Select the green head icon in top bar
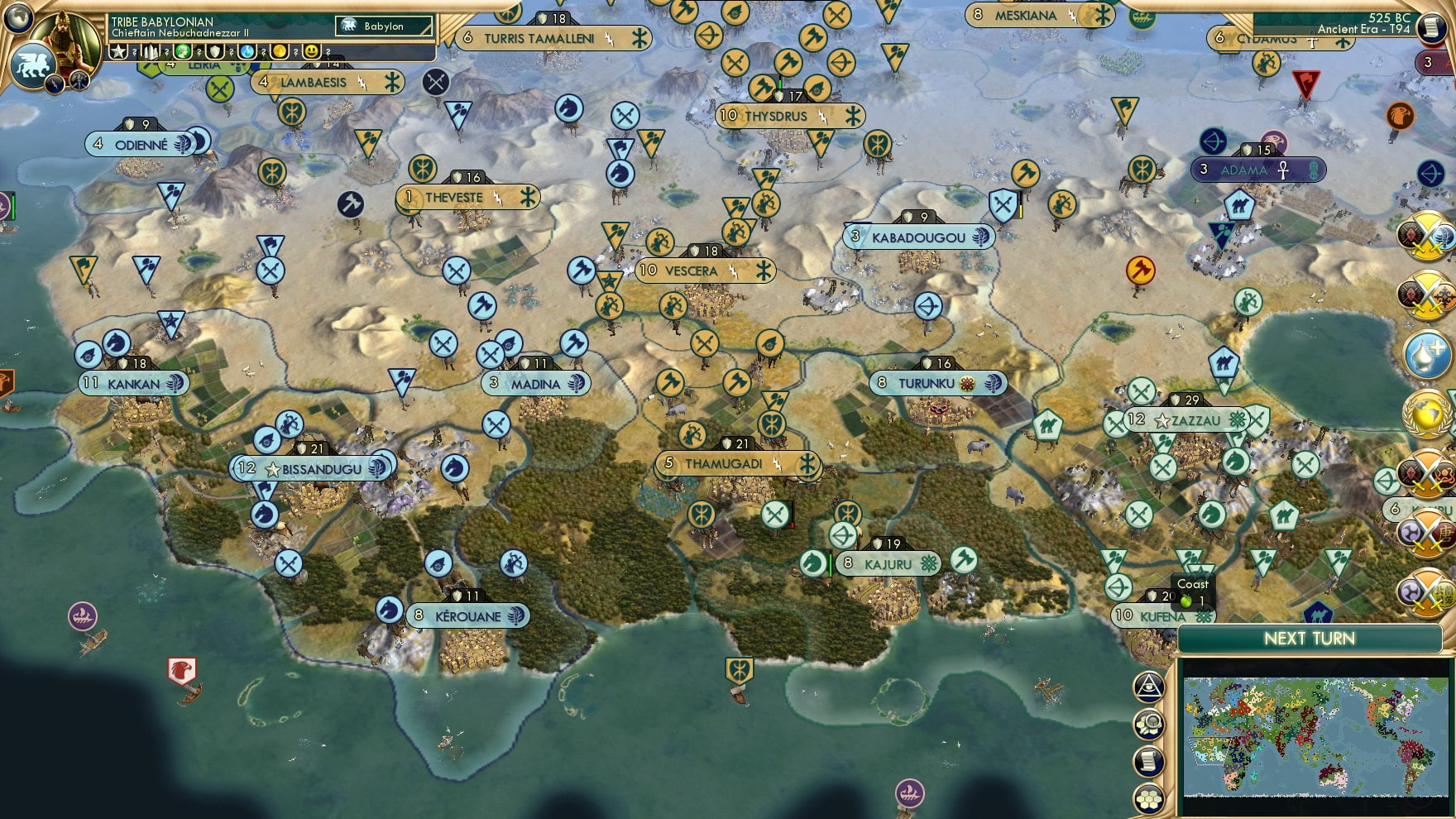The width and height of the screenshot is (1456, 819). click(183, 51)
